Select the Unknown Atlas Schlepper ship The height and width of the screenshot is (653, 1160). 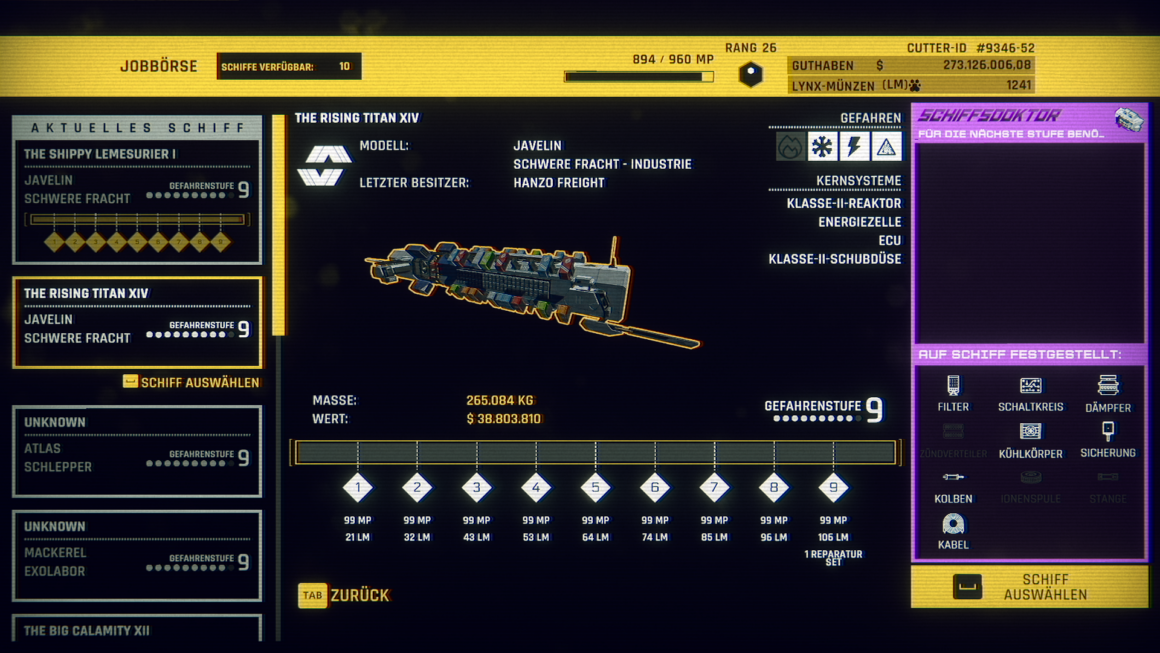tap(137, 450)
